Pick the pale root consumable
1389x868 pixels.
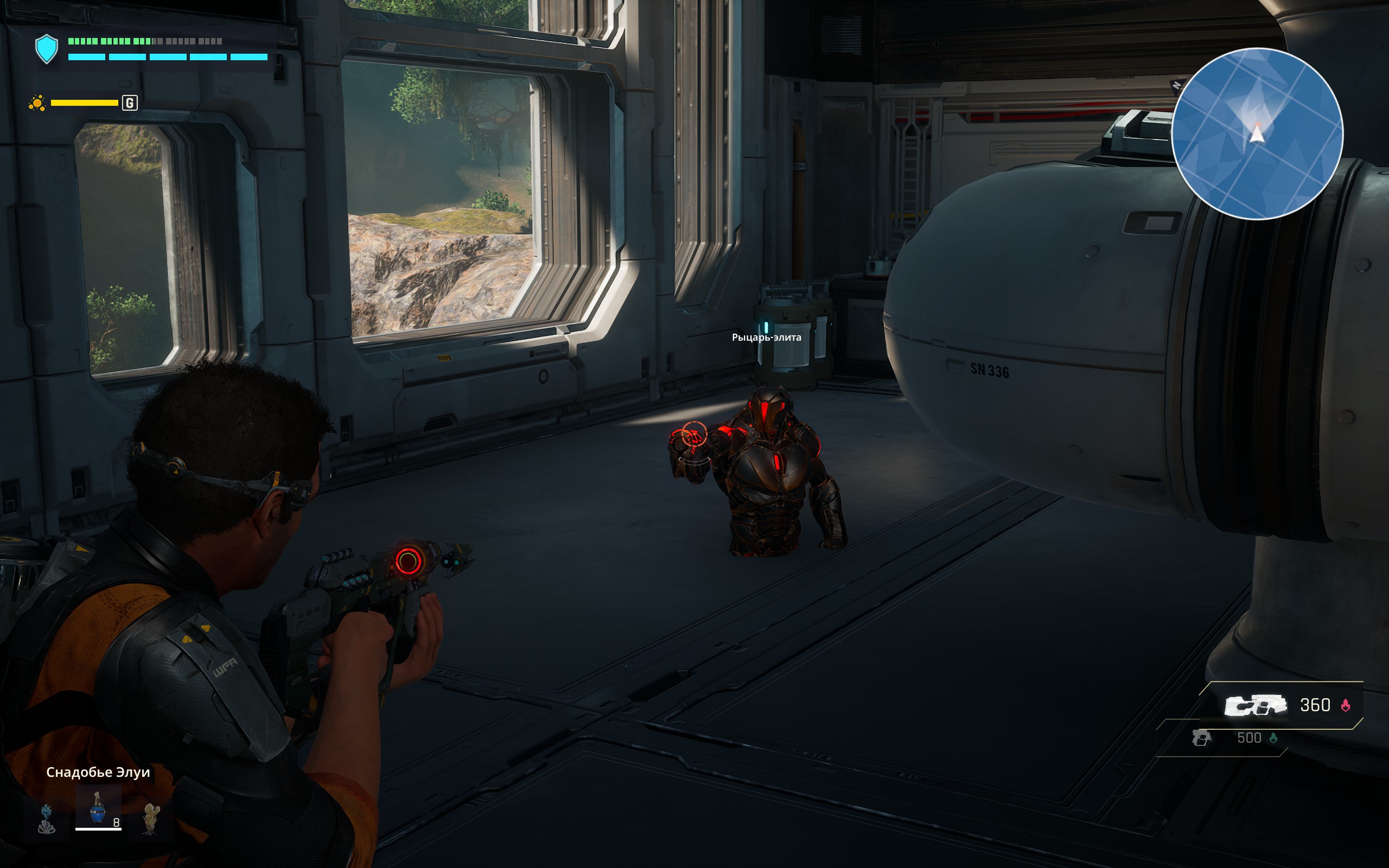pos(150,818)
